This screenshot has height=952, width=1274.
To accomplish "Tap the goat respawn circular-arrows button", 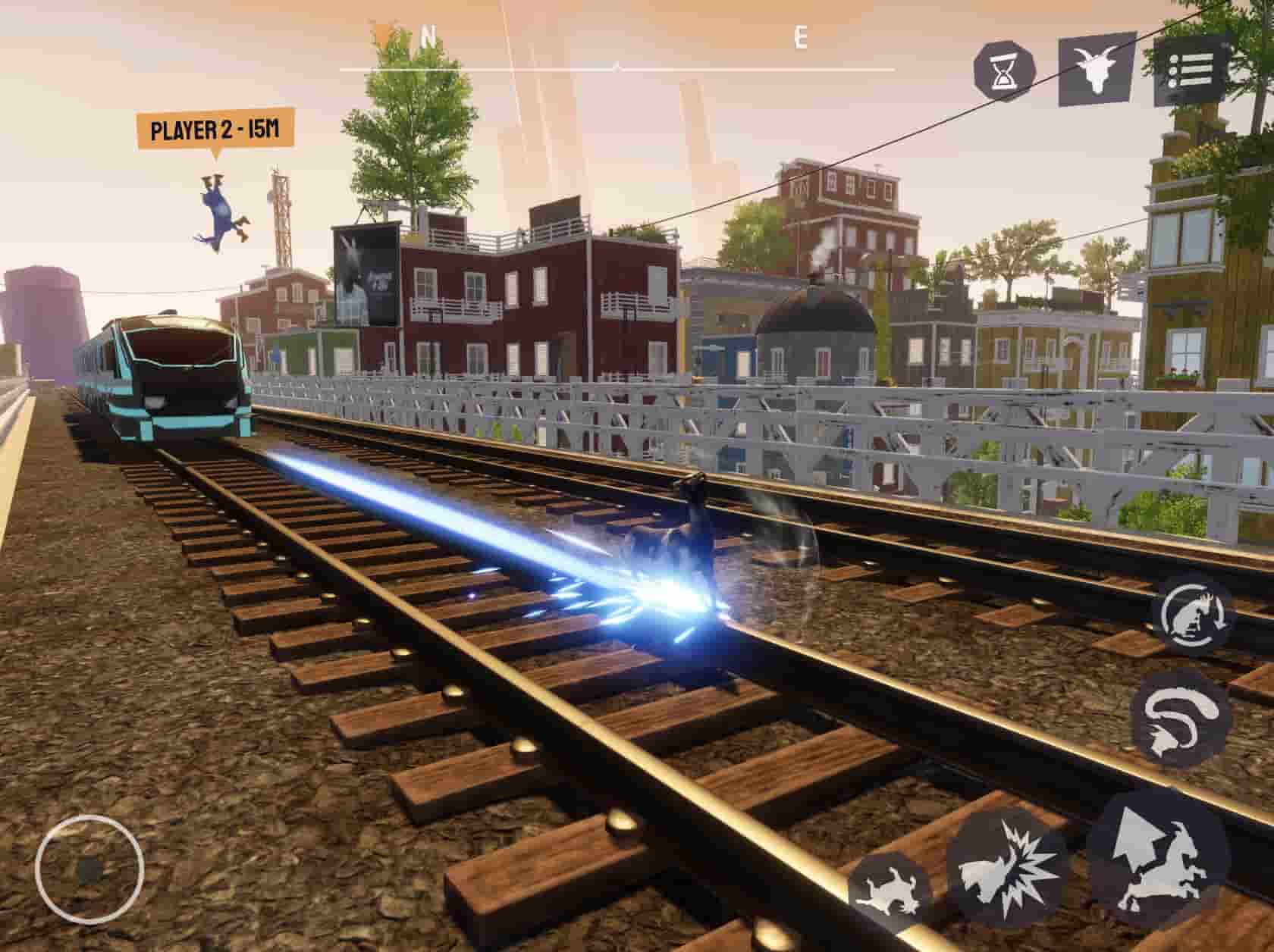I will point(1194,614).
